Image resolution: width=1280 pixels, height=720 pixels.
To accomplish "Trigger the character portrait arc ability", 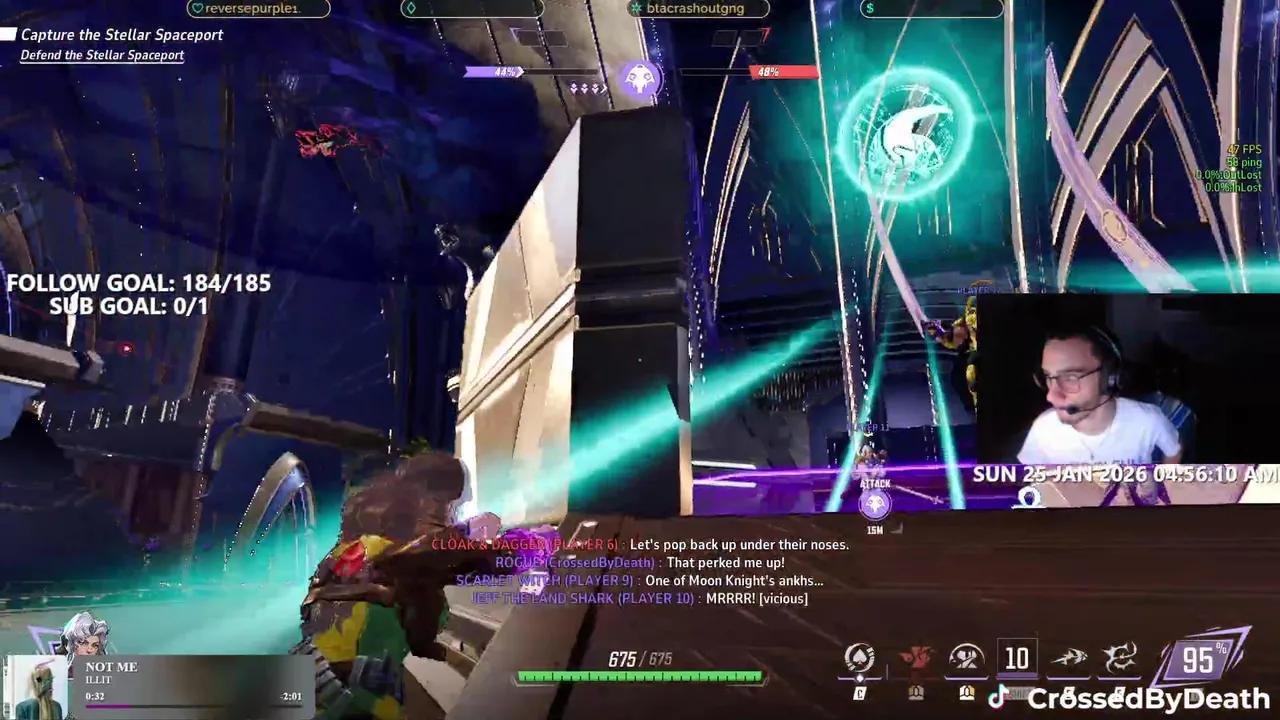I will pyautogui.click(x=966, y=658).
